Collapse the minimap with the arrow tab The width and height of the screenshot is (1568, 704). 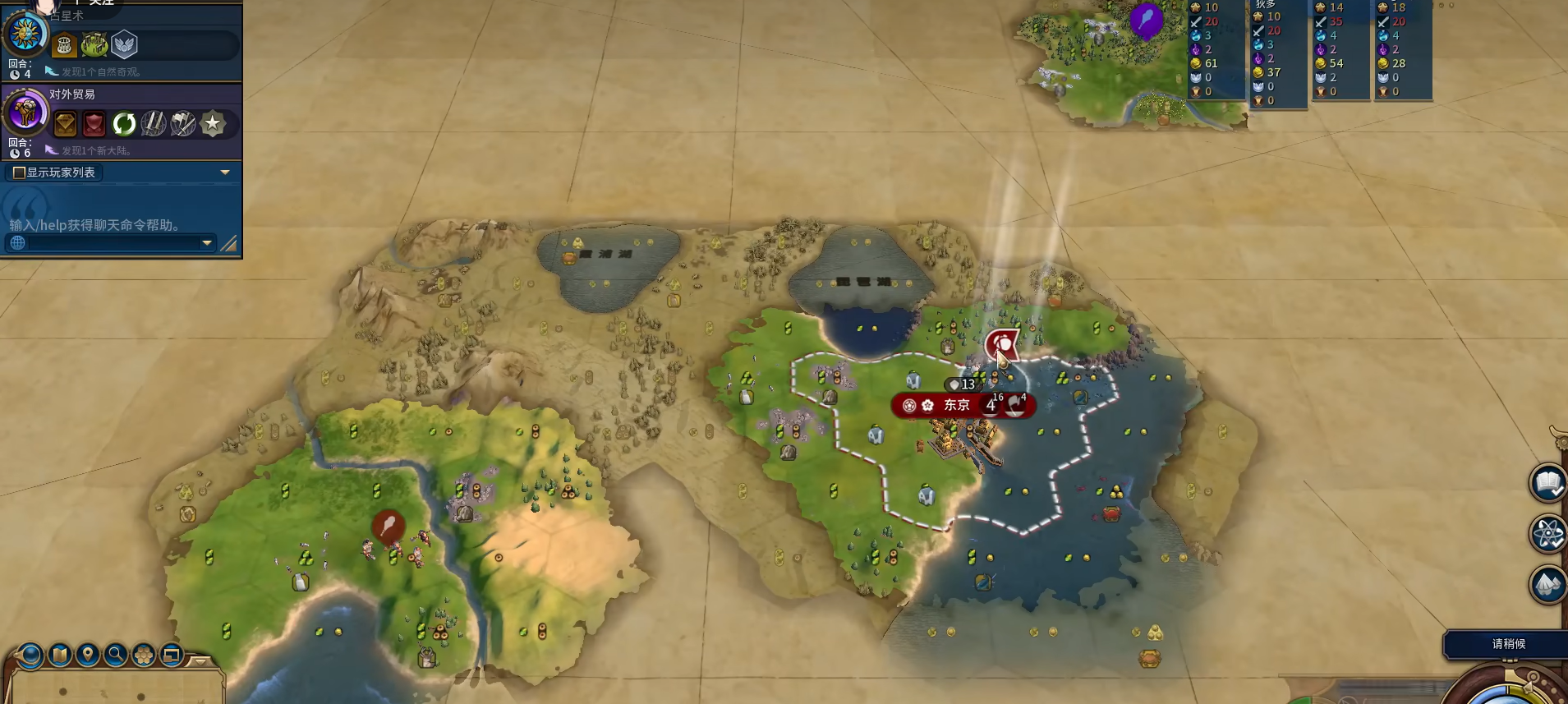200,660
